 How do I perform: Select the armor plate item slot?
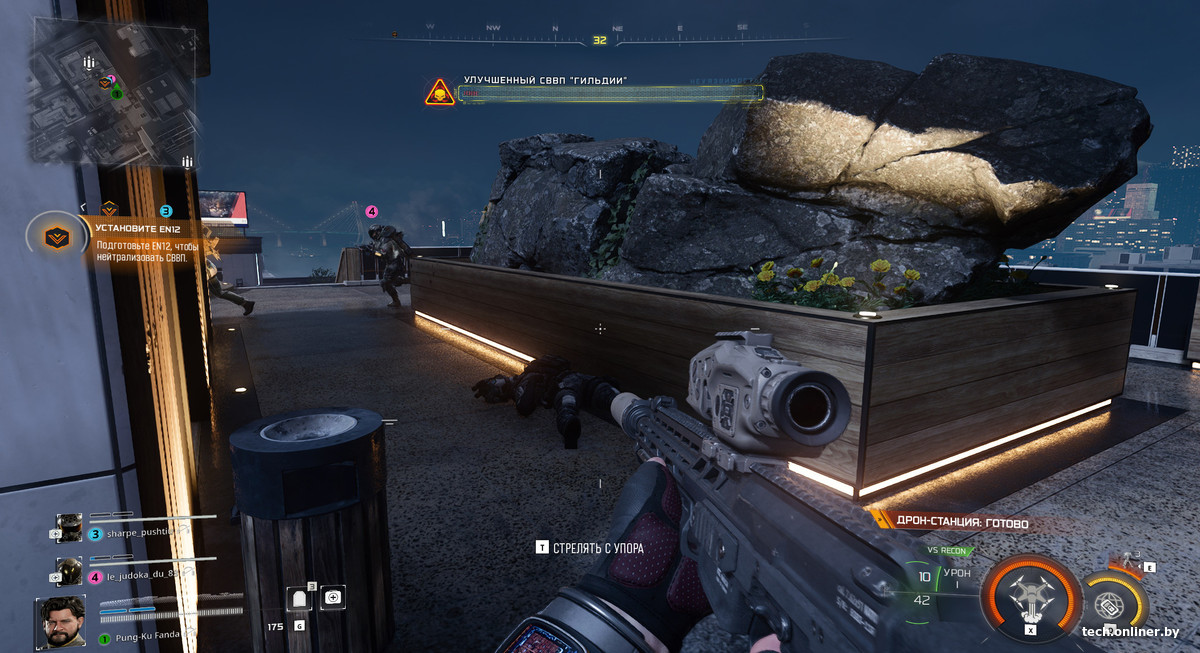point(299,599)
